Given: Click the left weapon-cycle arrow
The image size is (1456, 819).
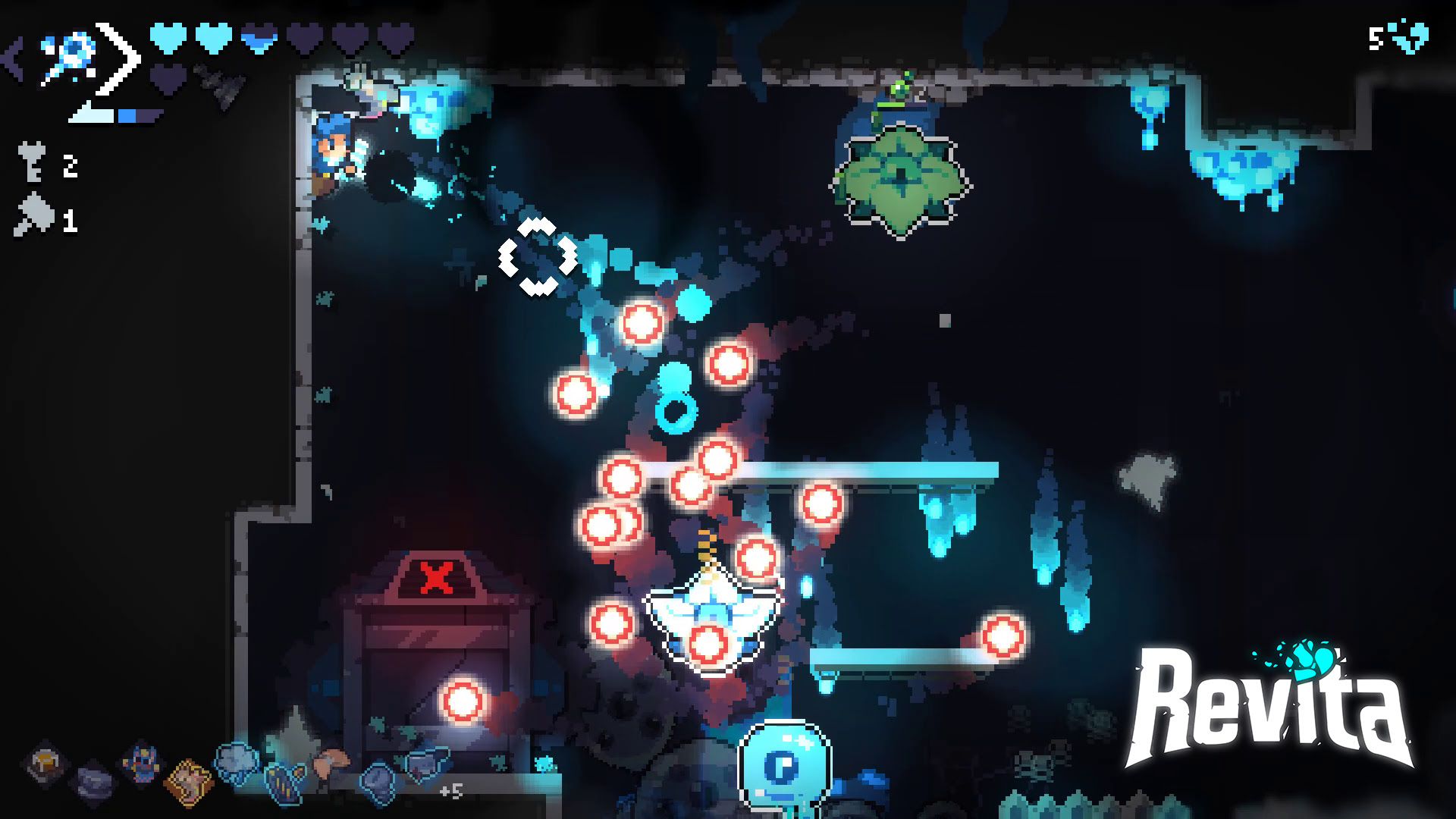Looking at the screenshot, I should 14,59.
